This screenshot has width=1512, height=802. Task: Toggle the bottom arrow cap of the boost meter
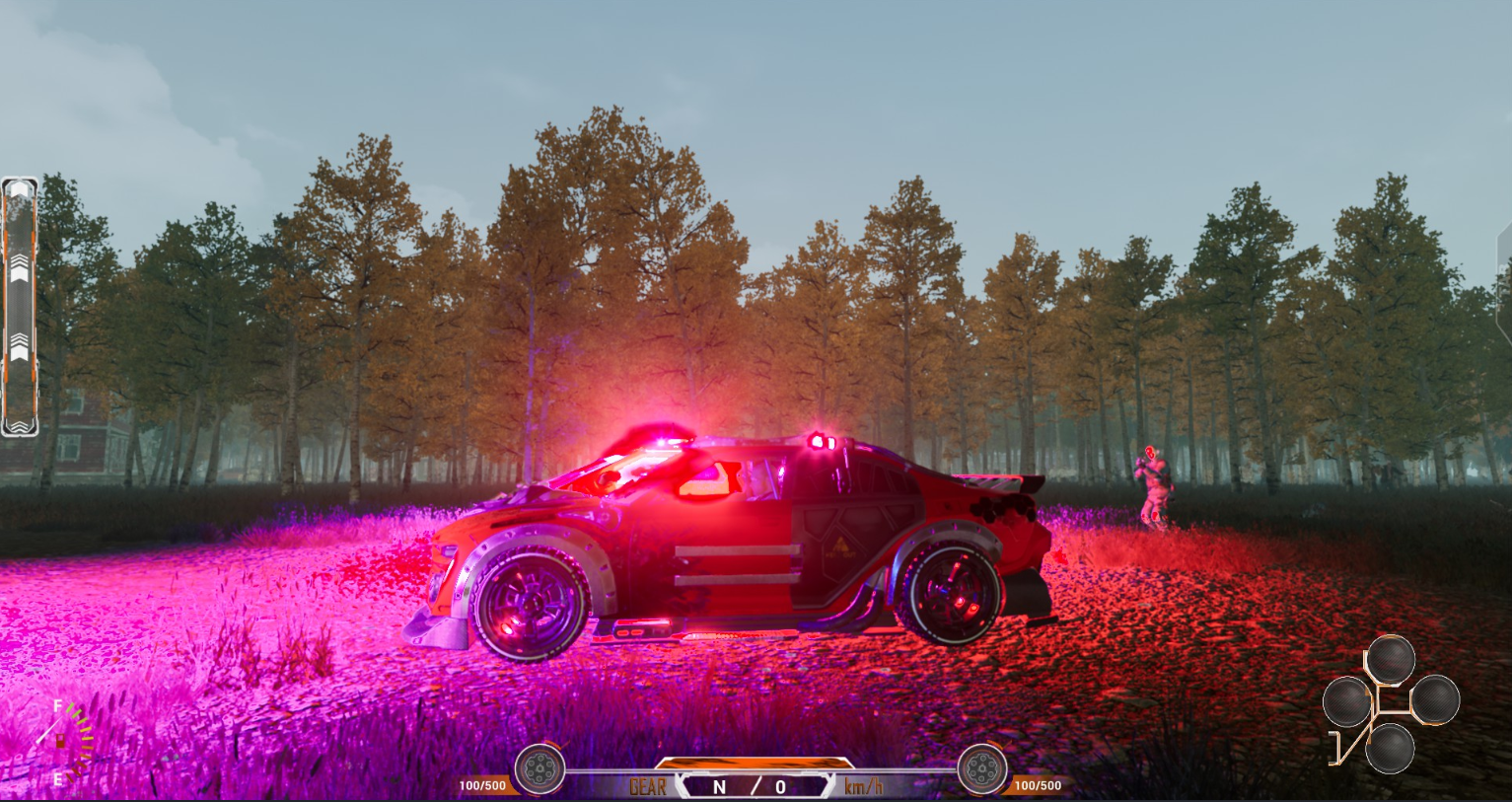pyautogui.click(x=21, y=426)
